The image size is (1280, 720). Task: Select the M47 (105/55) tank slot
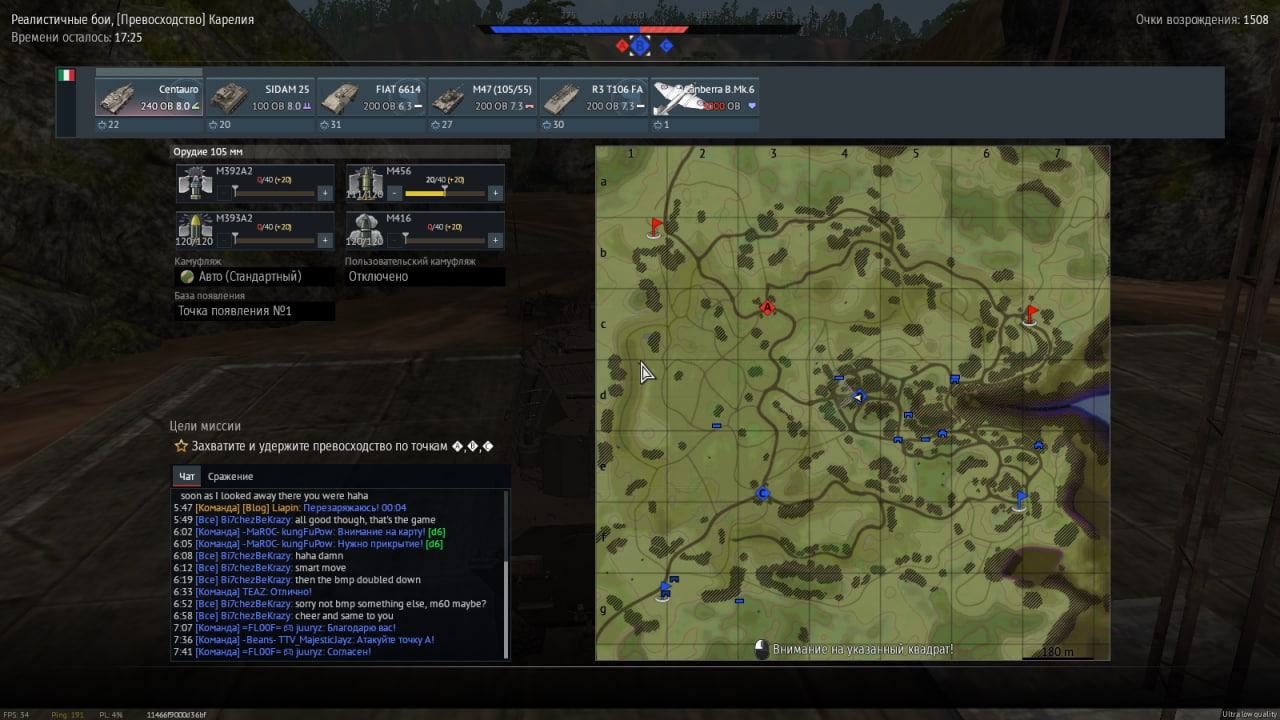[x=483, y=98]
